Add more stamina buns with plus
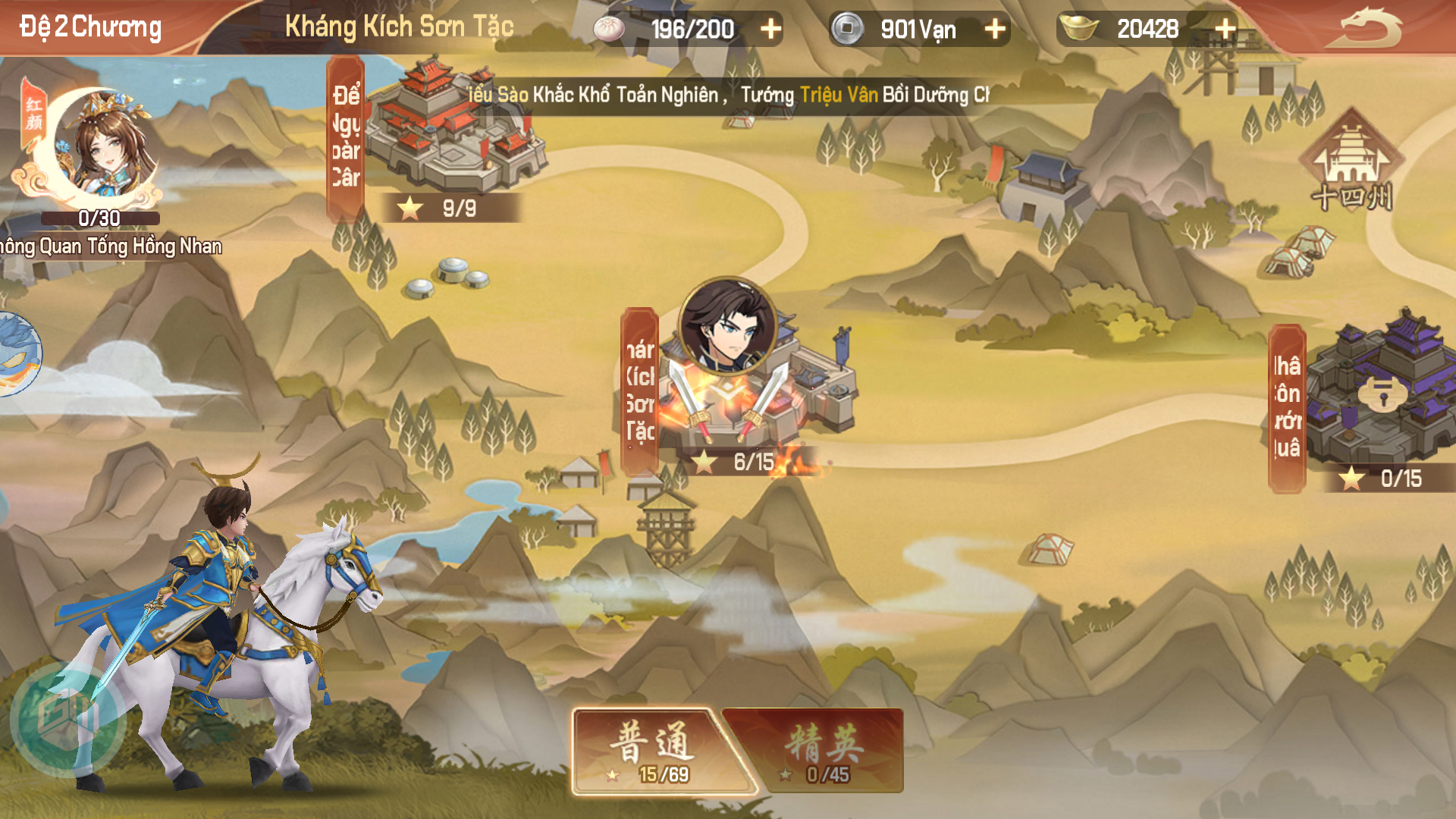Screen dimensions: 1456x819 (x=770, y=29)
